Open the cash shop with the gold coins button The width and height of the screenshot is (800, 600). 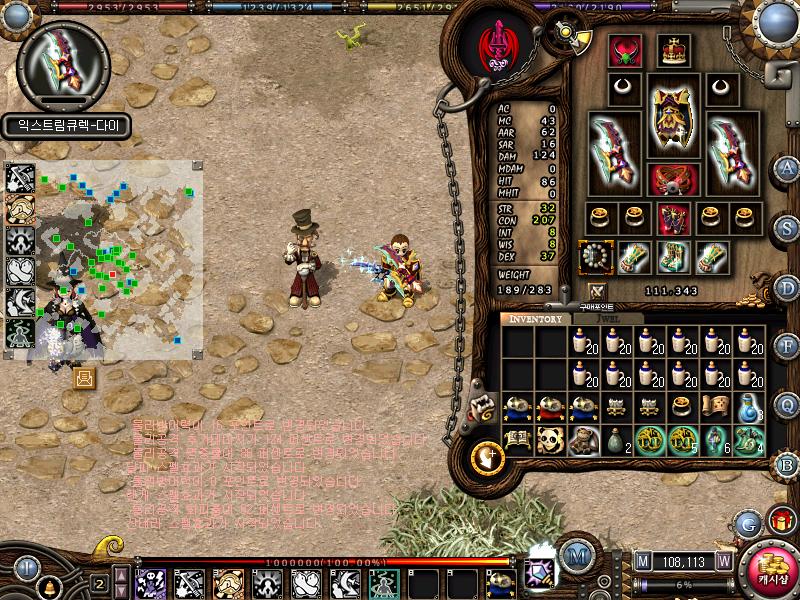pyautogui.click(x=771, y=571)
